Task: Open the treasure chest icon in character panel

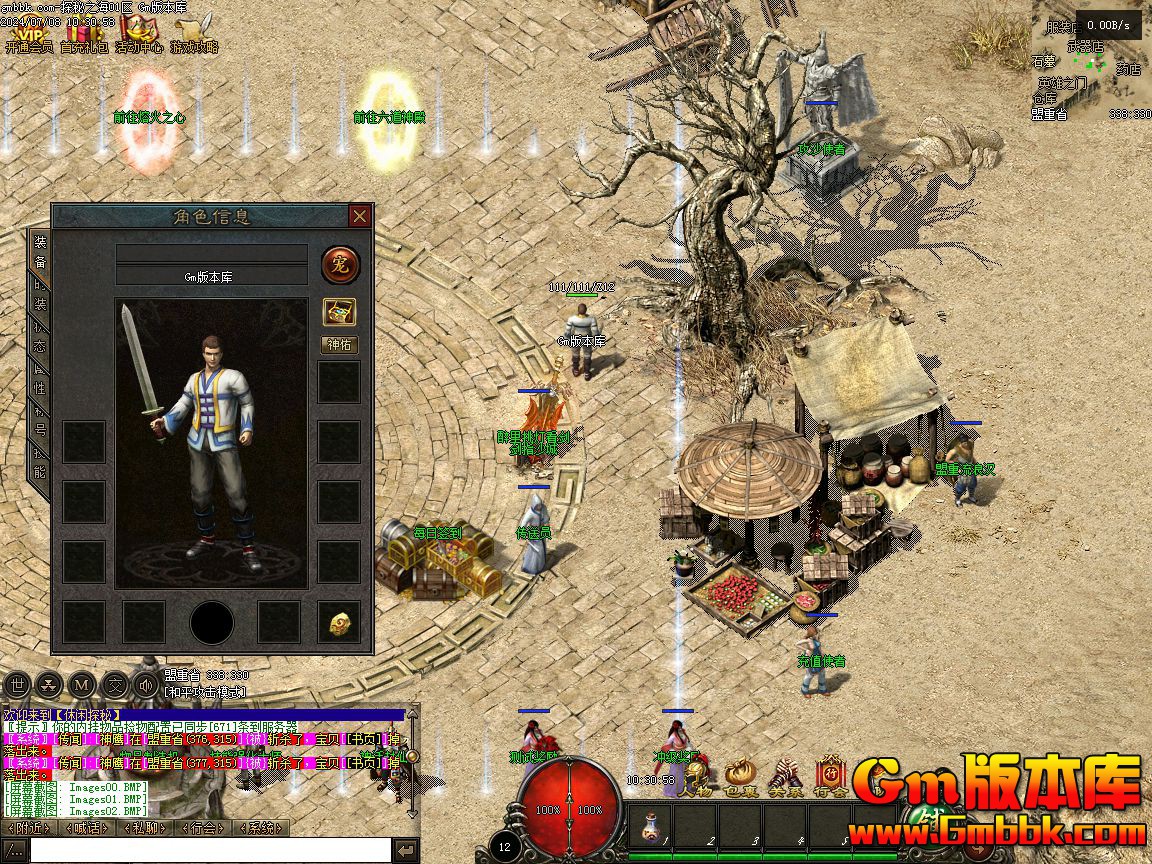Action: tap(340, 311)
